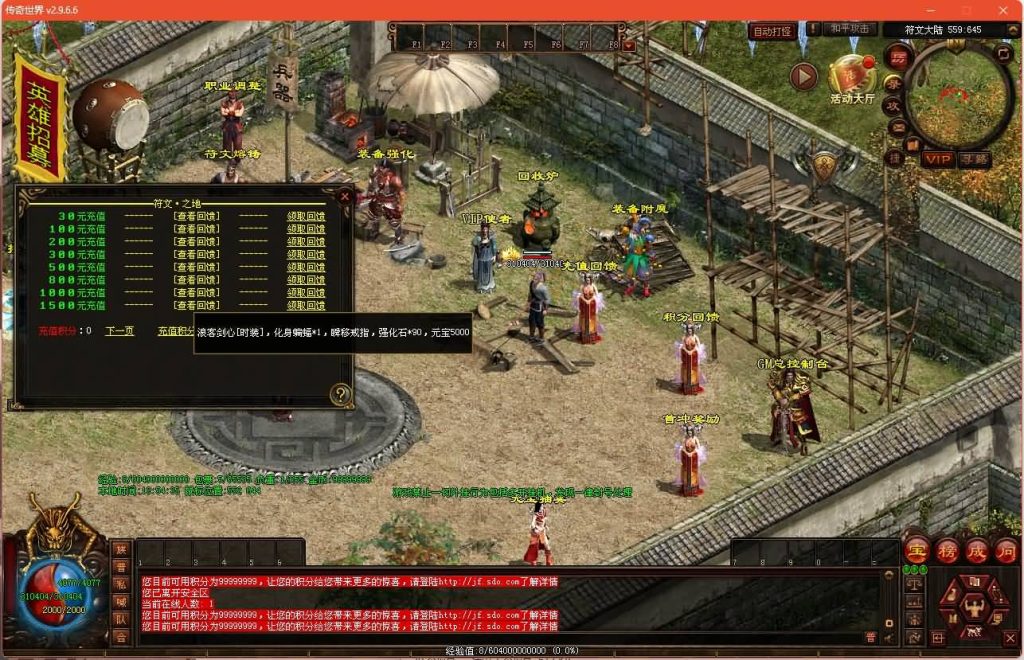This screenshot has width=1024, height=660.
Task: Go to the next page (下一页)
Action: coord(120,331)
